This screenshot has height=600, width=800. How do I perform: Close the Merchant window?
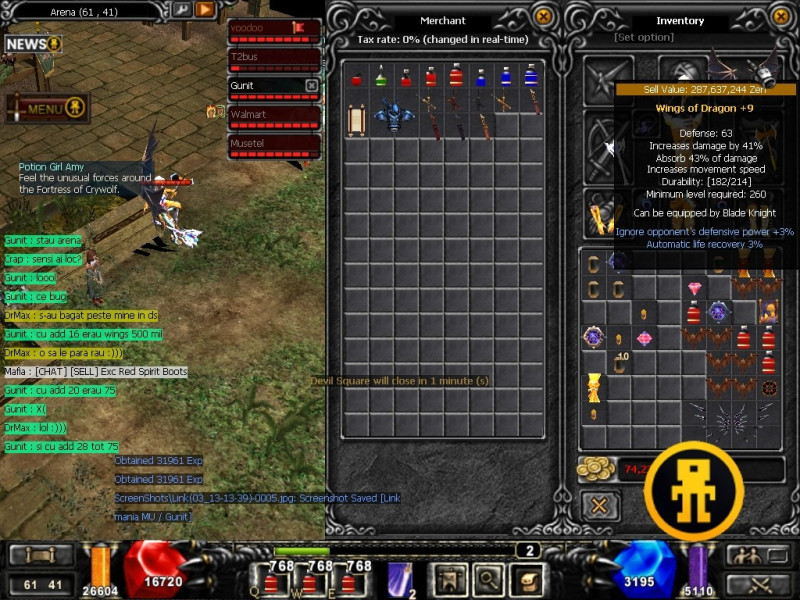click(543, 16)
